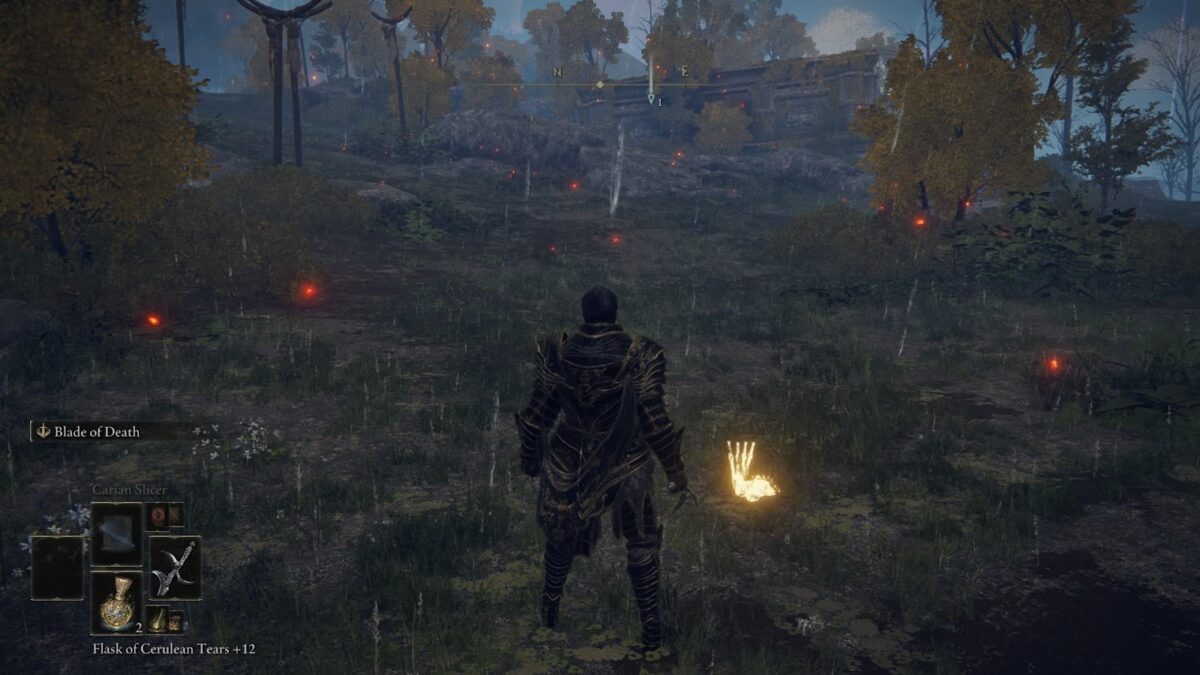
Task: Use the Flask of Cerulean Tears slot
Action: tap(117, 601)
